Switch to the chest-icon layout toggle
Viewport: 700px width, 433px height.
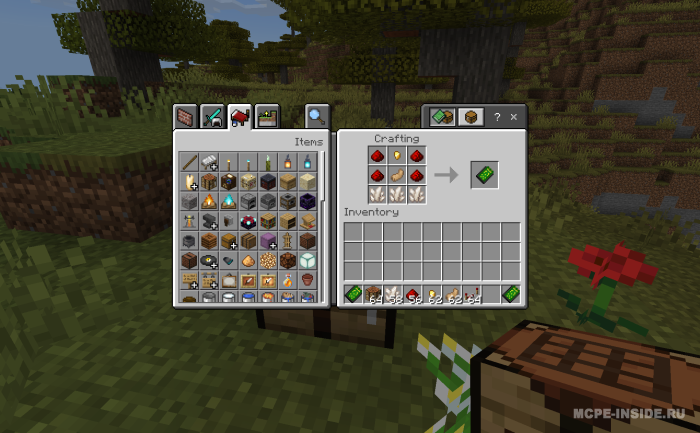470,117
